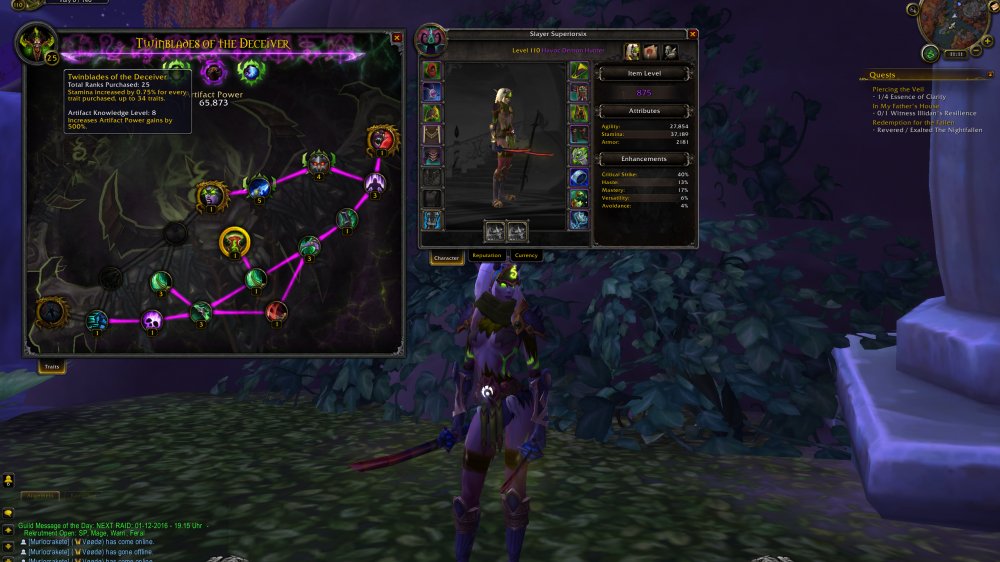This screenshot has width=1000, height=562.
Task: Select the purple skull artifact trait
Action: click(152, 320)
